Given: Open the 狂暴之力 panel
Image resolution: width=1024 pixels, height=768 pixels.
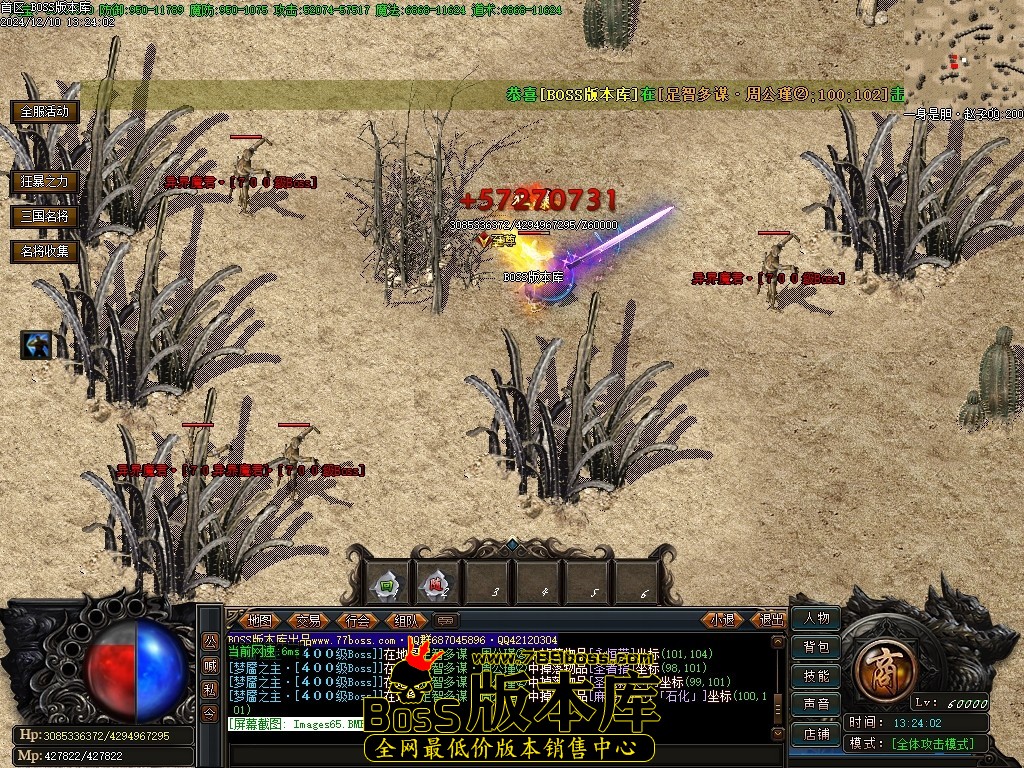Looking at the screenshot, I should point(46,181).
